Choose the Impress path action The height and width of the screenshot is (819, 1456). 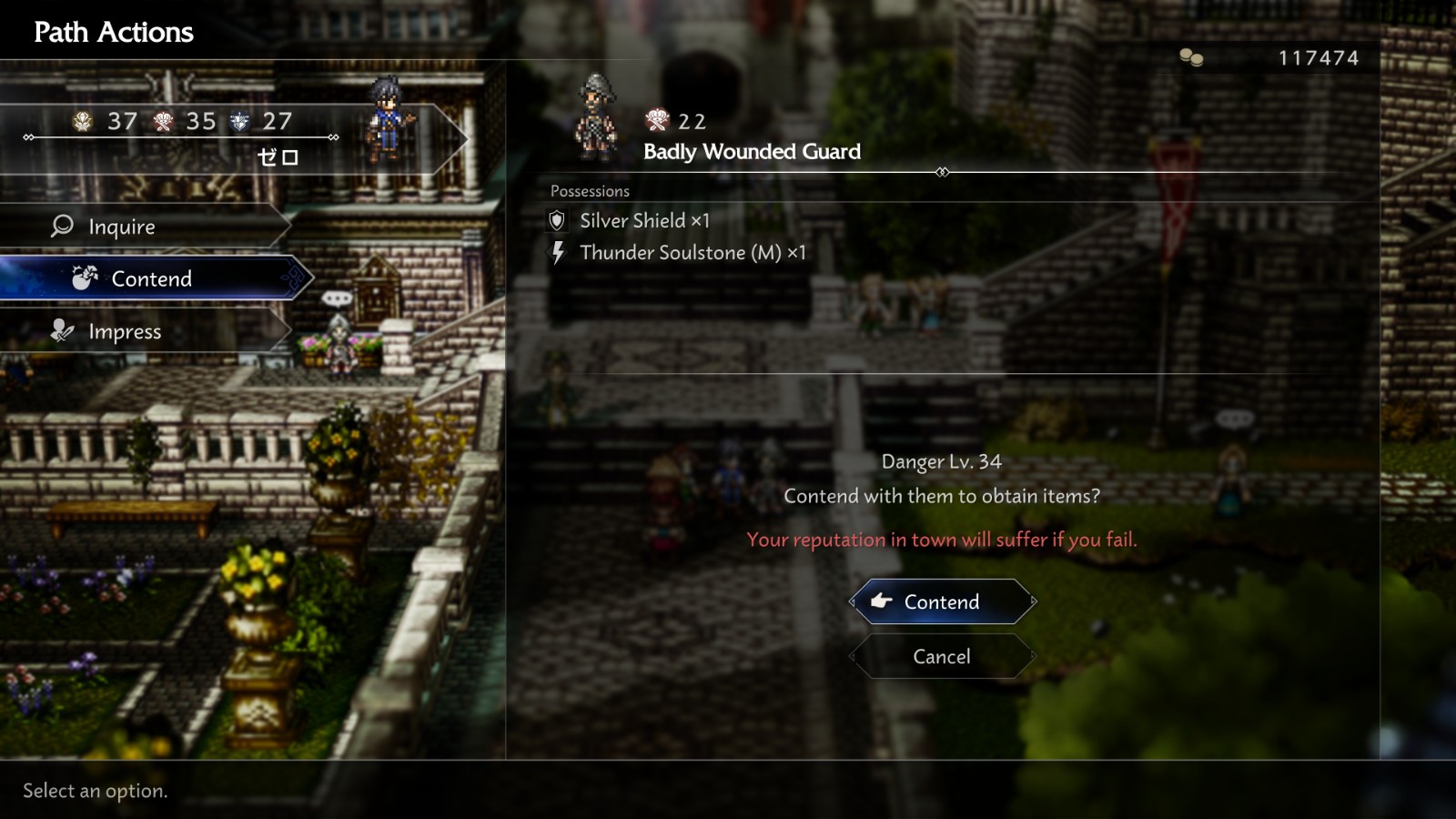126,331
